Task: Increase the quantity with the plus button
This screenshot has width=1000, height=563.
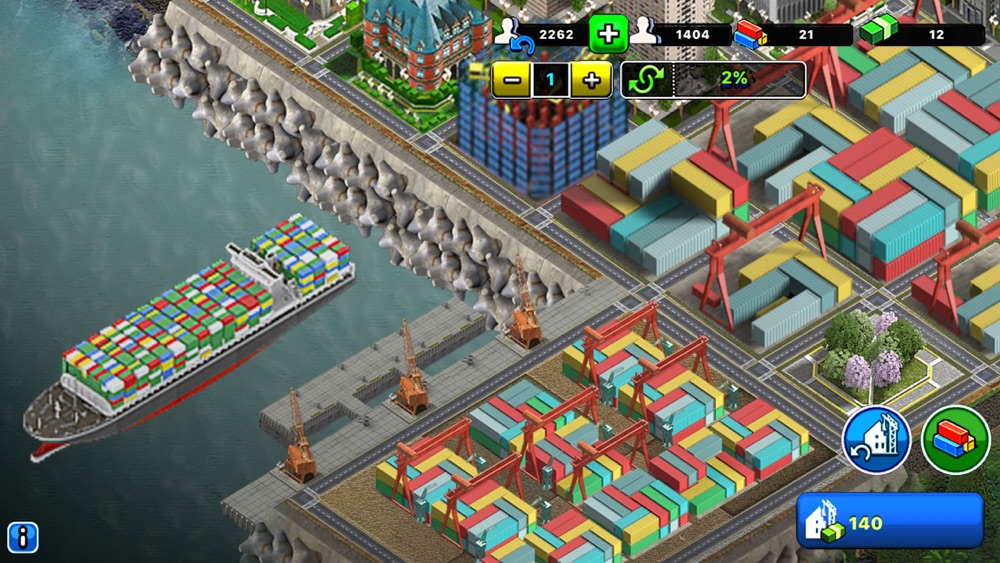Action: click(x=591, y=80)
